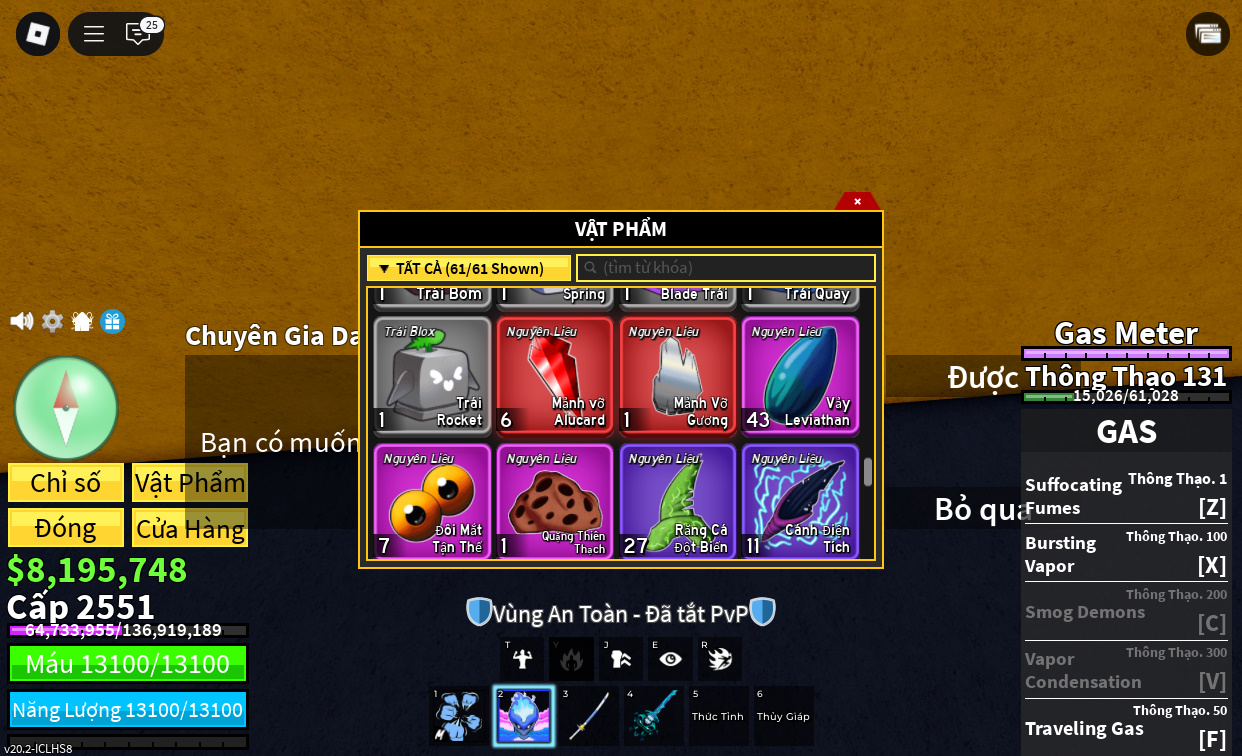Equip the sword in hotbar slot 3
1242x756 pixels.
[590, 716]
